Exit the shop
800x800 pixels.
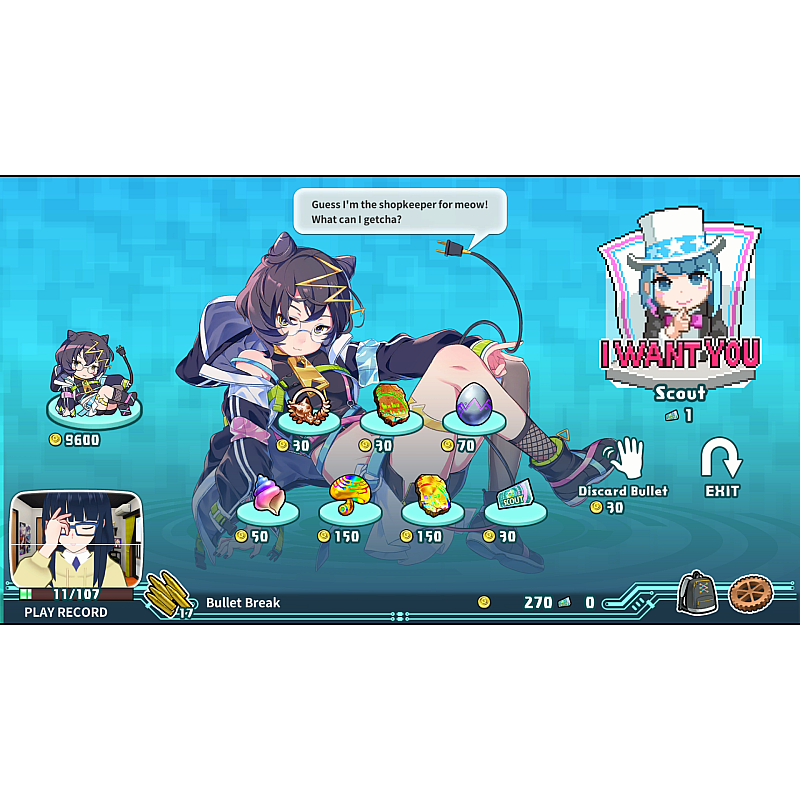click(x=721, y=466)
